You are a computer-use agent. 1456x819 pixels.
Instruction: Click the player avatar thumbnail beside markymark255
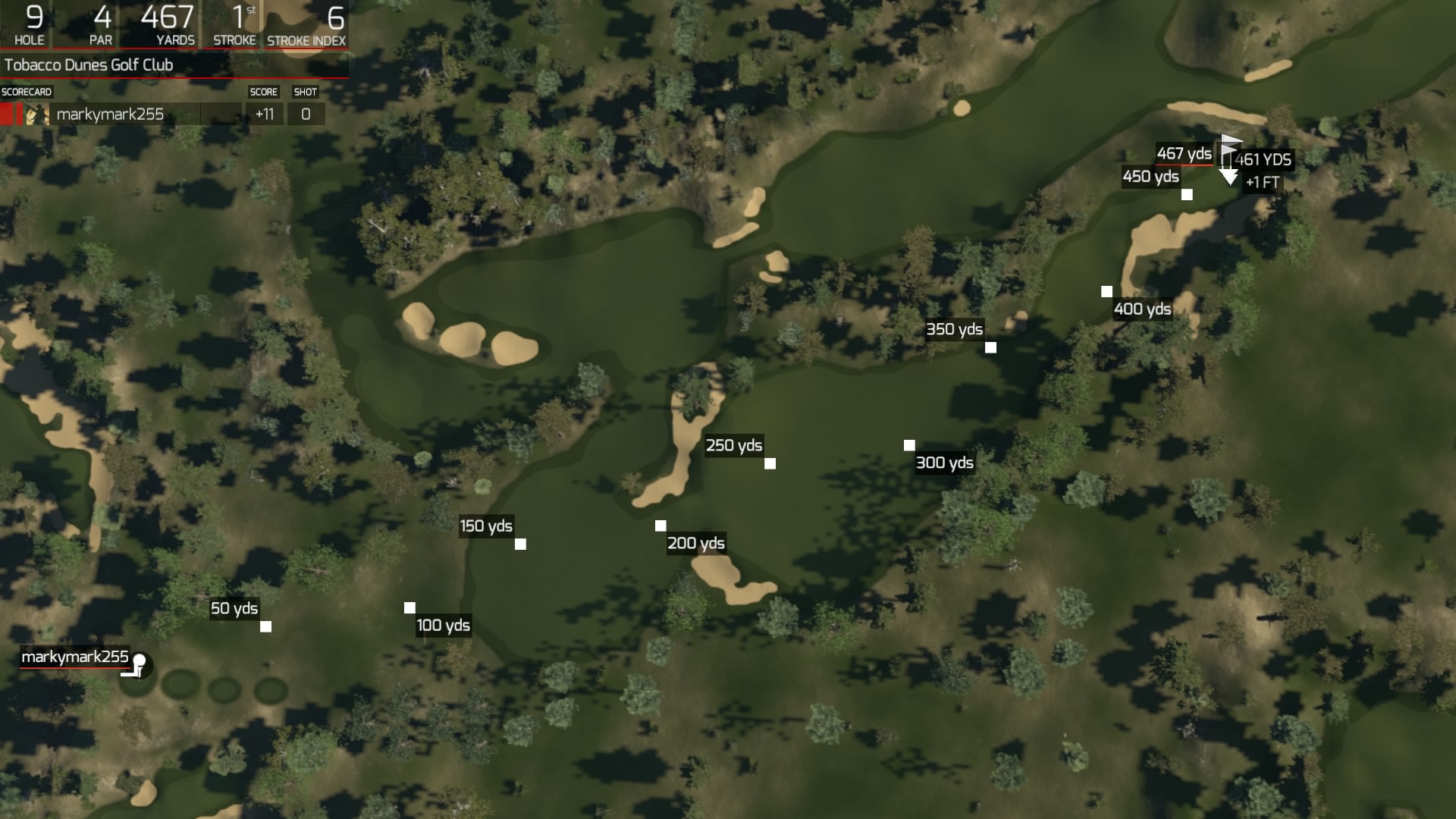point(36,114)
